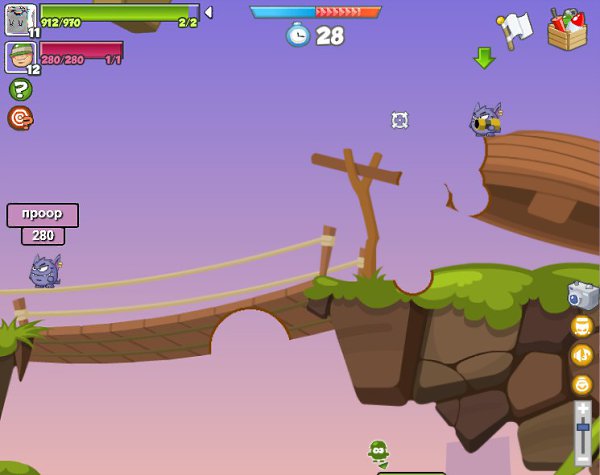600x475 pixels.
Task: Toggle the sound speaker button
Action: coord(582,355)
